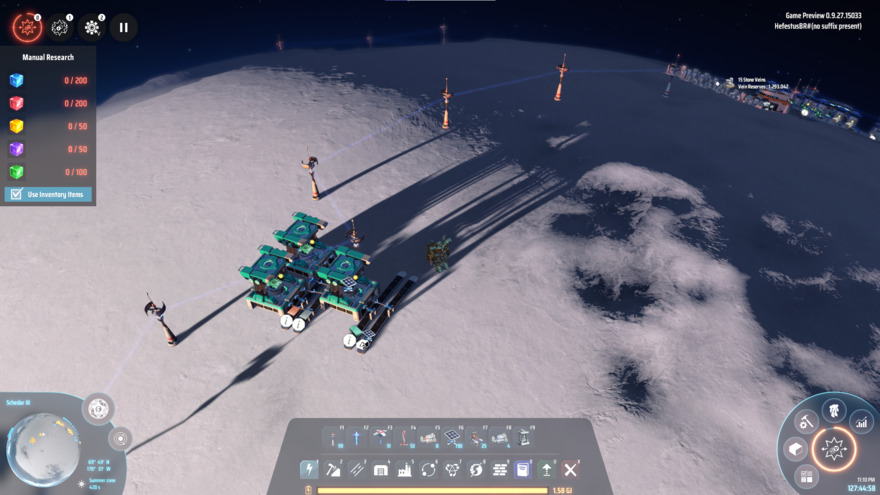The height and width of the screenshot is (495, 880).
Task: Open the statistics chart panel
Action: click(861, 423)
